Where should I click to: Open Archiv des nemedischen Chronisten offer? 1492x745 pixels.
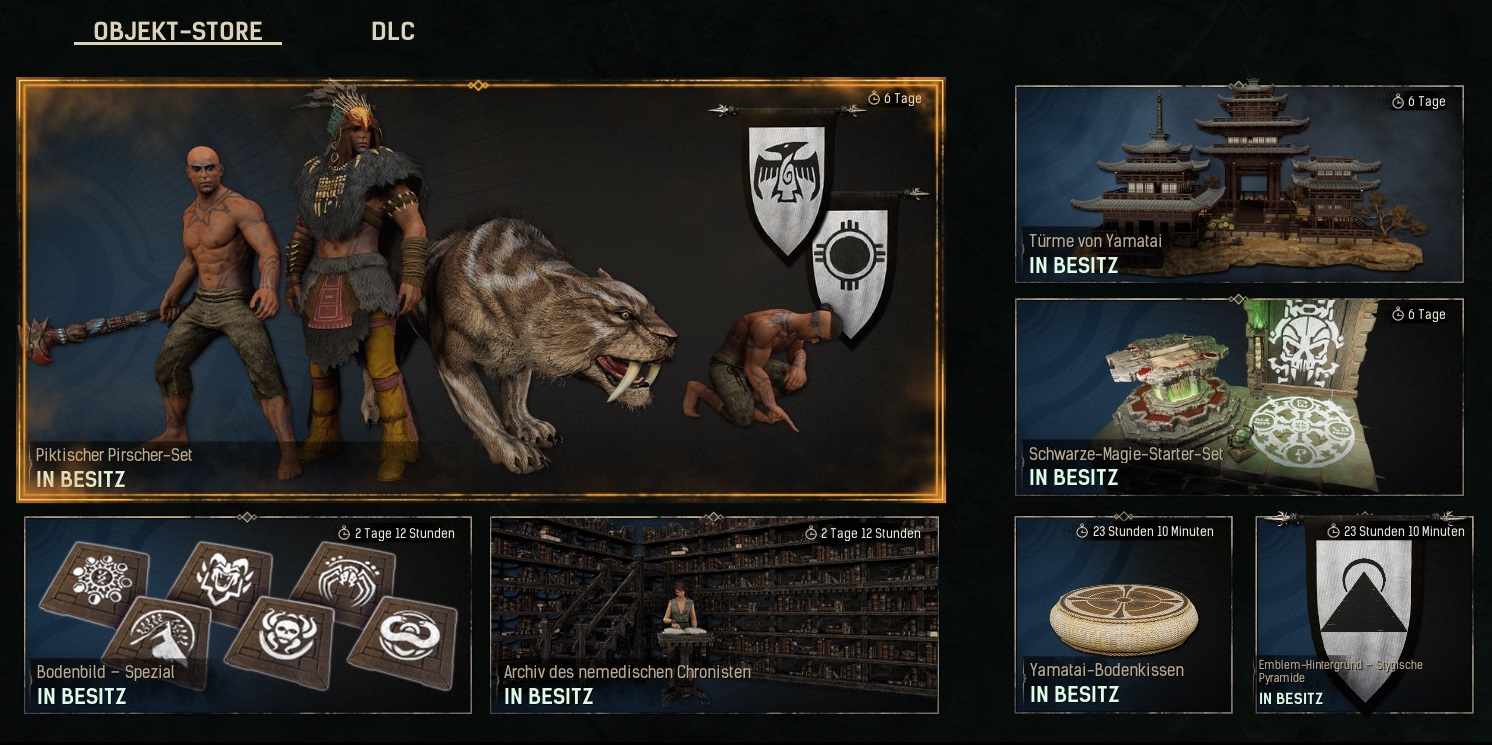714,614
